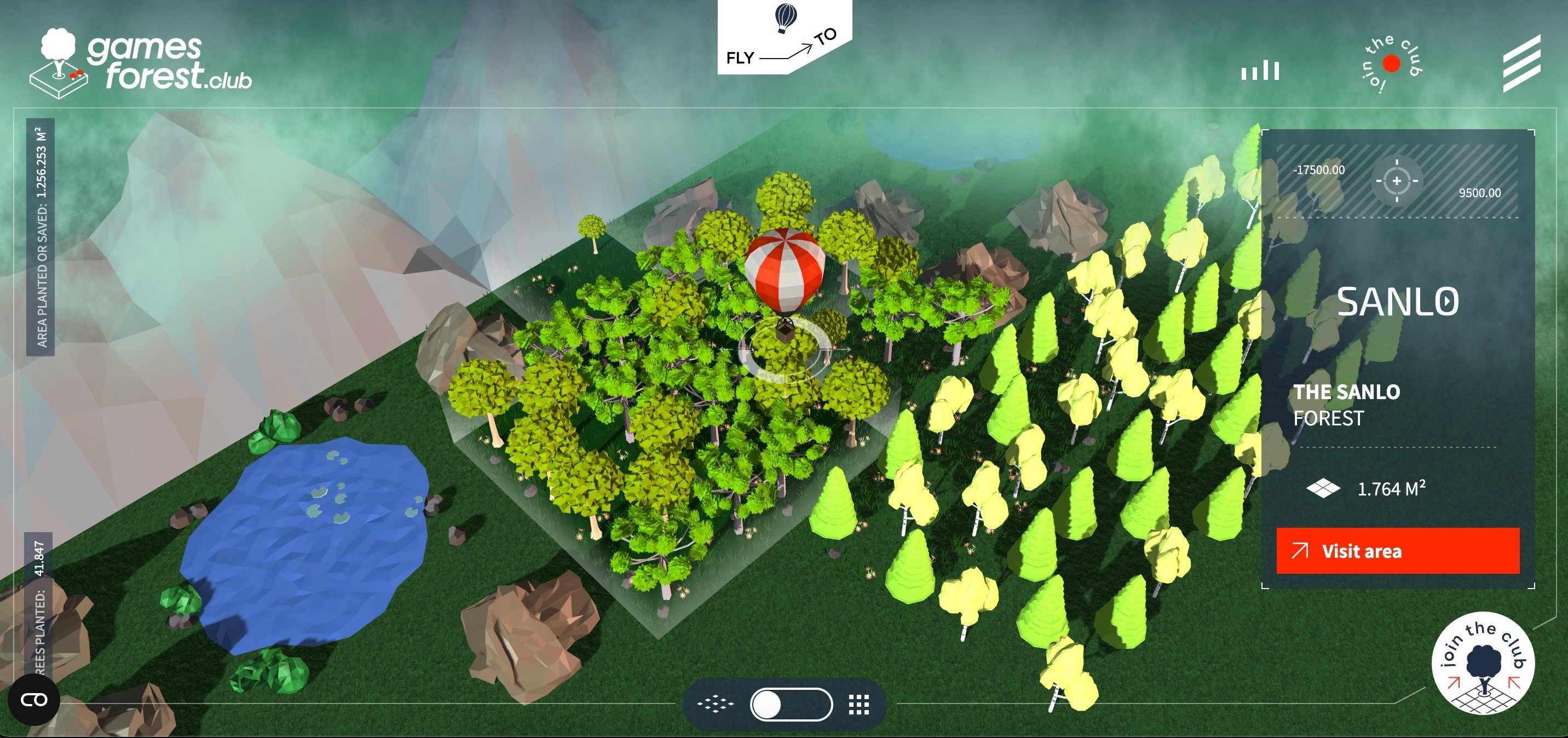Click the crosshair coordinates target icon
1568x738 pixels.
(1397, 181)
